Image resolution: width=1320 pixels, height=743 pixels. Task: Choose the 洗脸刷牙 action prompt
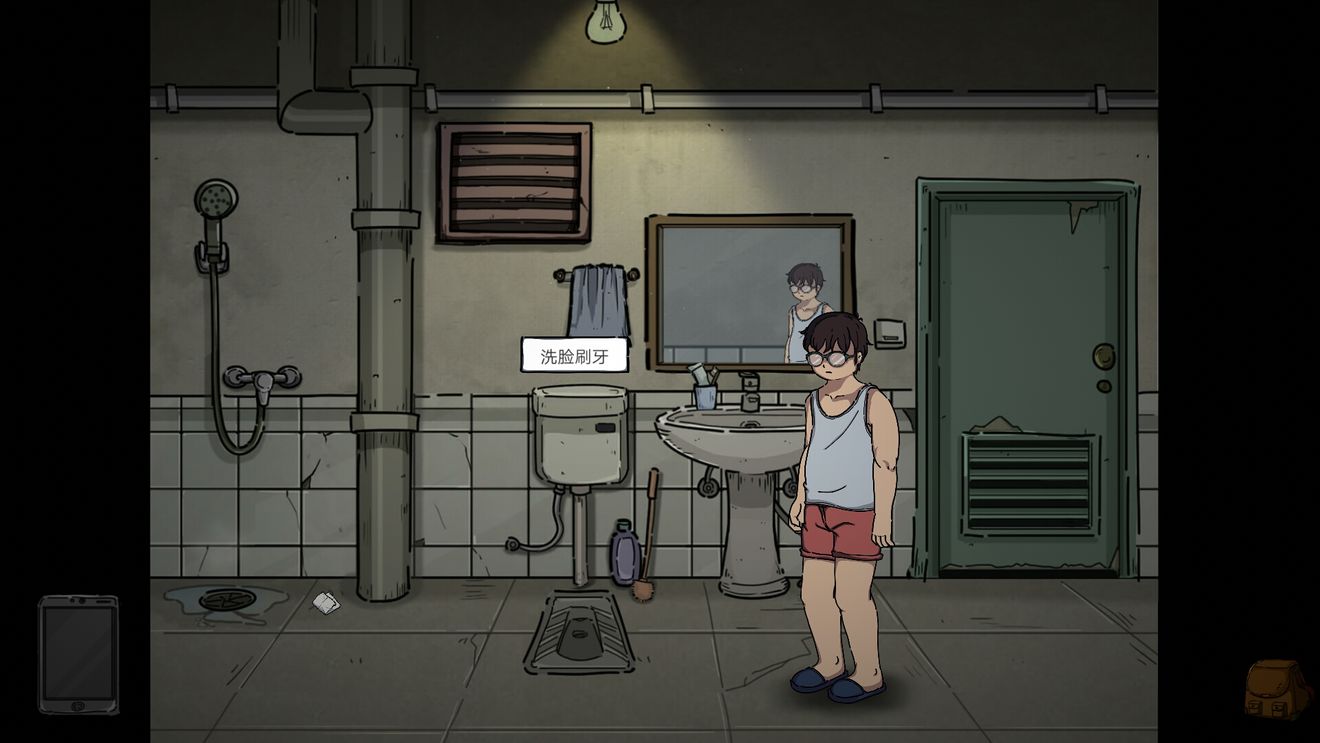(x=574, y=356)
